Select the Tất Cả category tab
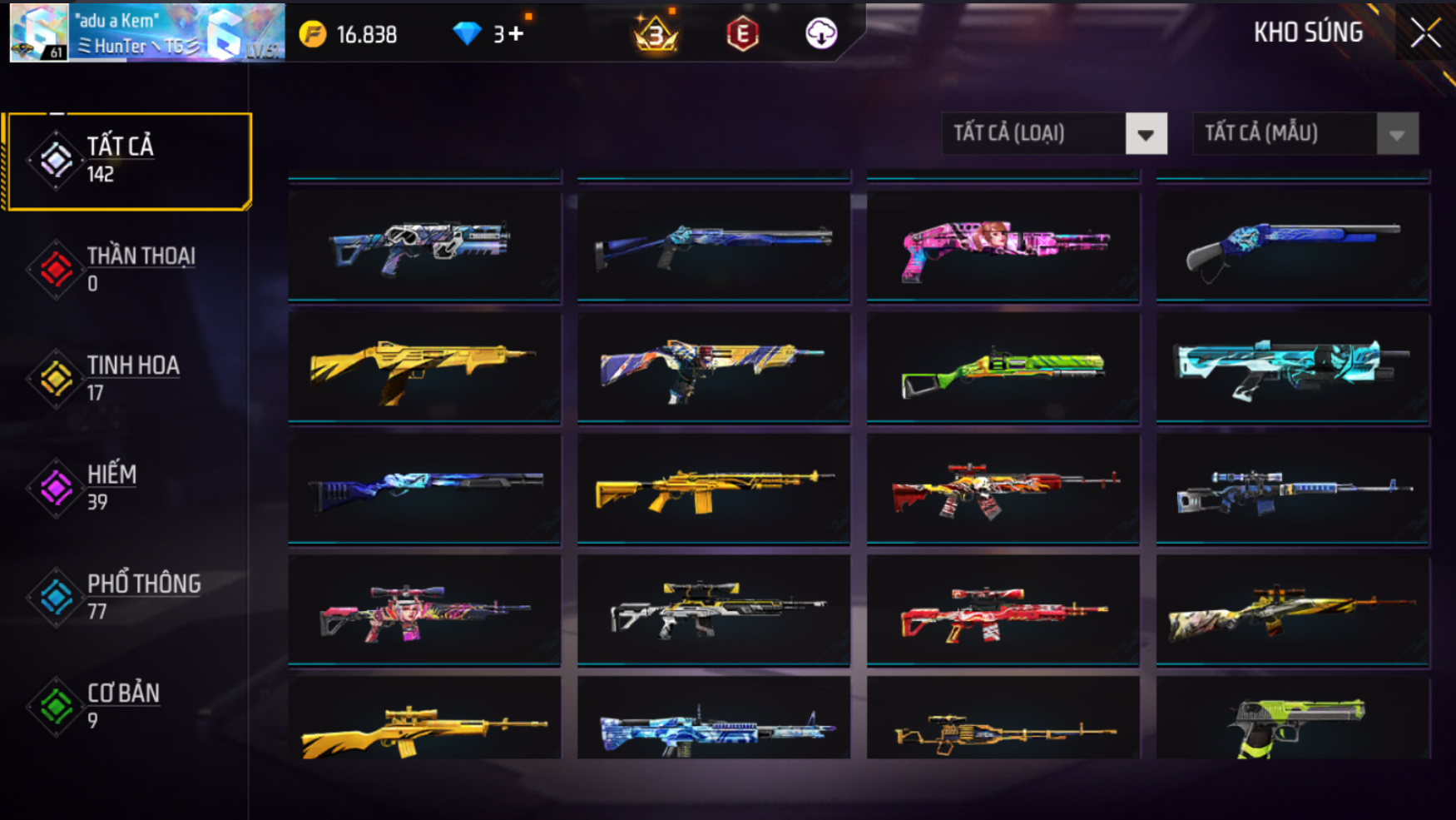This screenshot has height=820, width=1456. 129,161
